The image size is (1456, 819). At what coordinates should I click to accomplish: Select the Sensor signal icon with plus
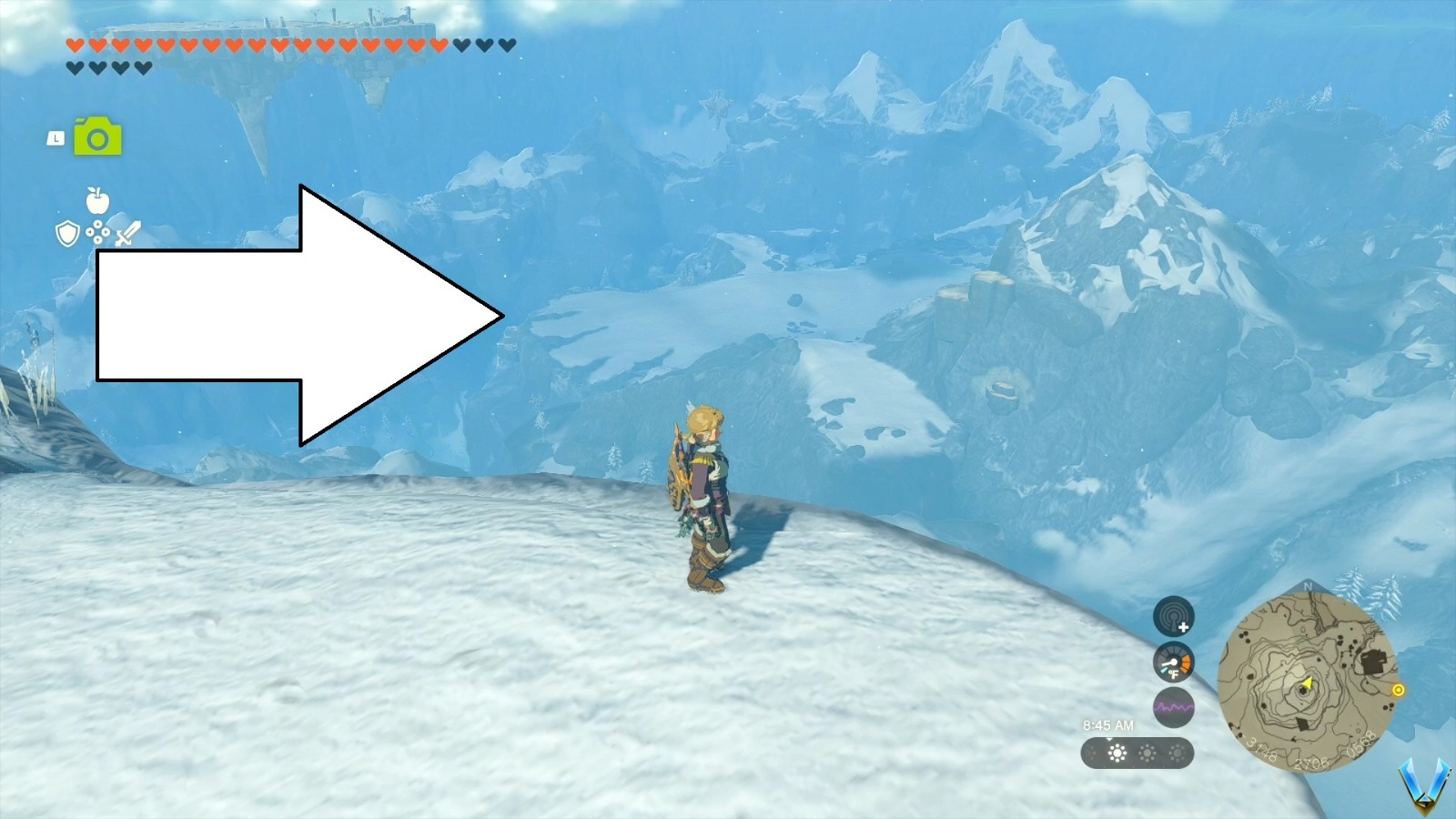tap(1174, 619)
